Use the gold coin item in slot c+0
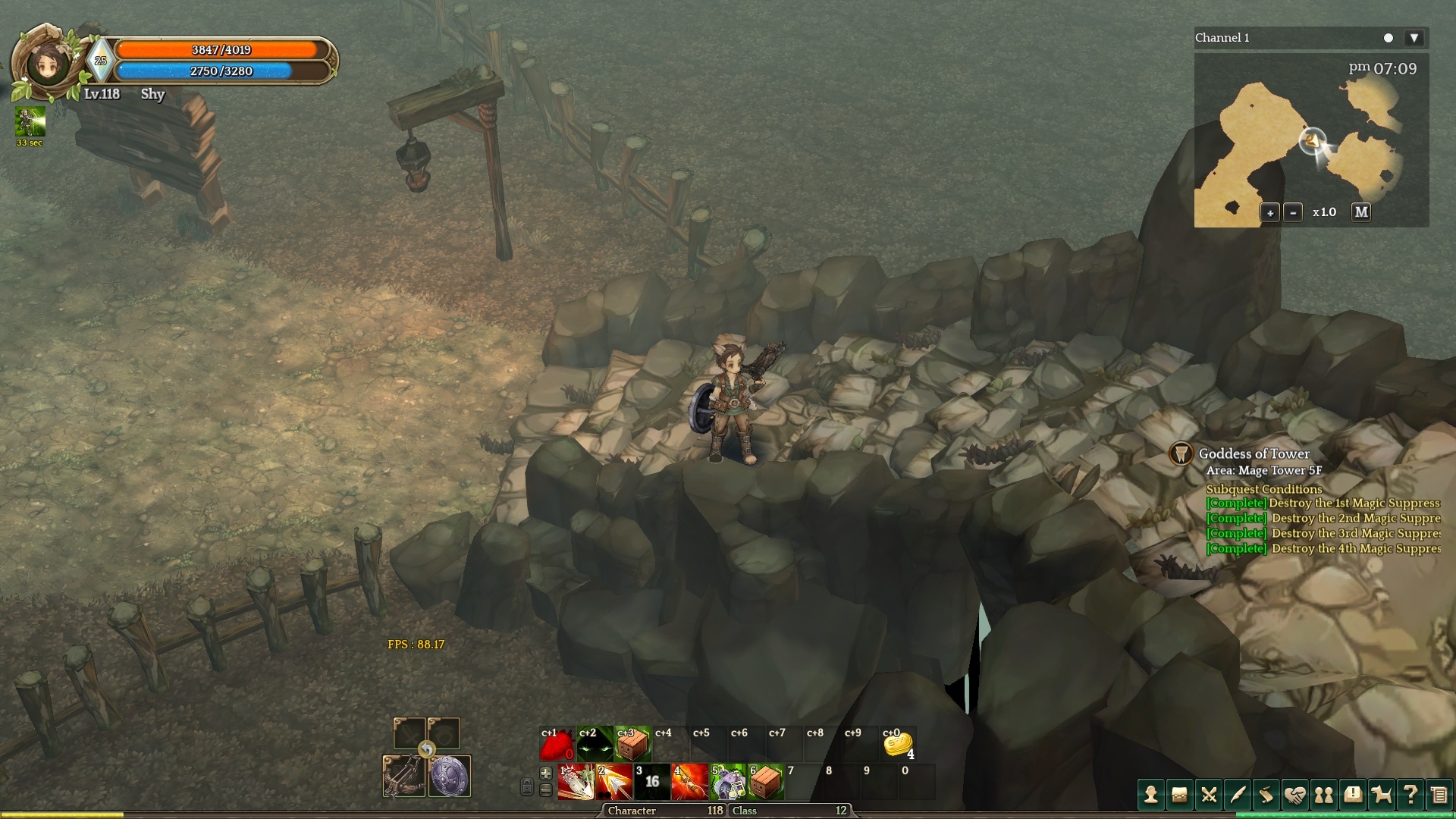This screenshot has height=819, width=1456. (898, 745)
